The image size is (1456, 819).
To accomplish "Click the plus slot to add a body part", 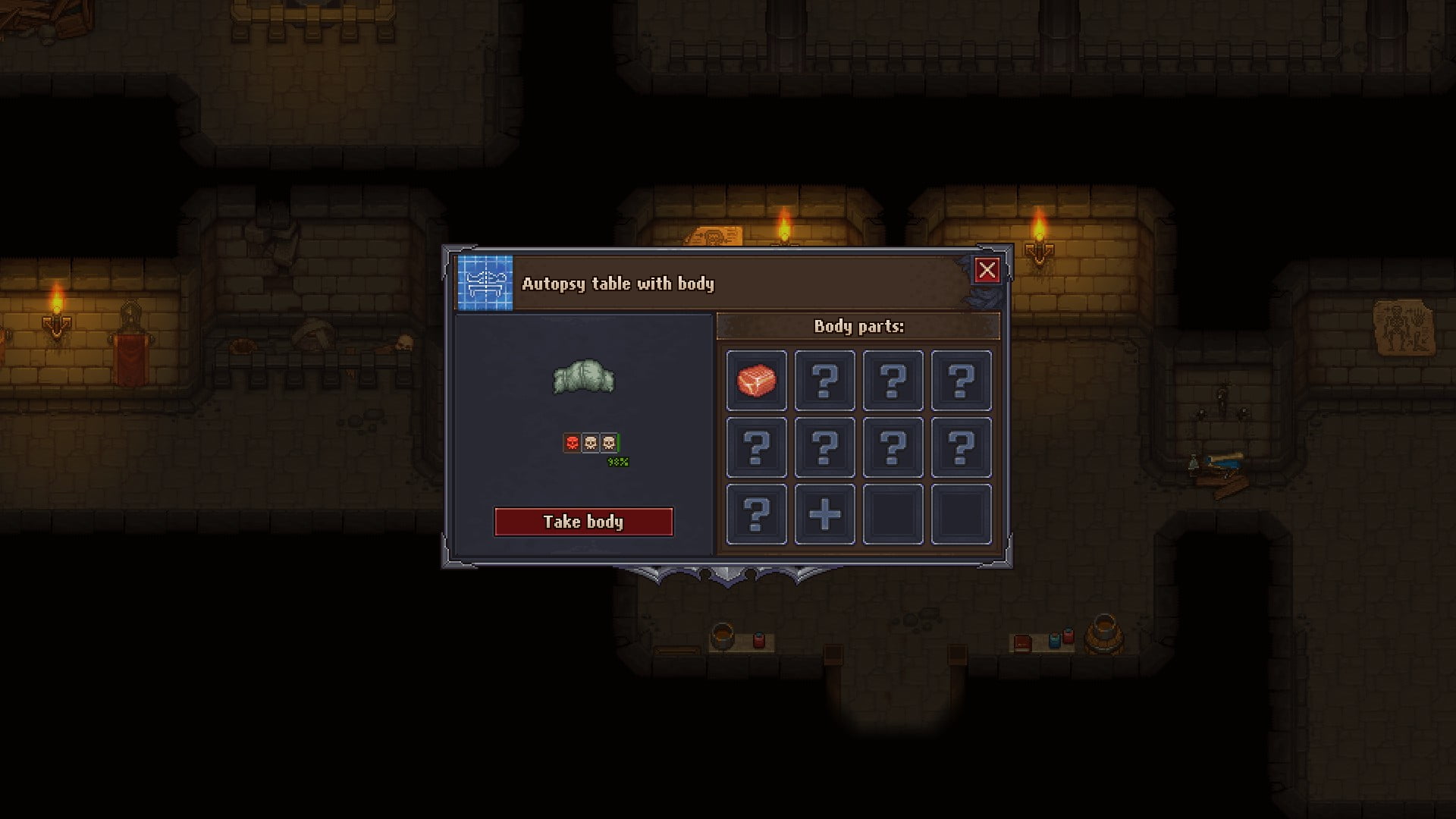I will pos(824,515).
